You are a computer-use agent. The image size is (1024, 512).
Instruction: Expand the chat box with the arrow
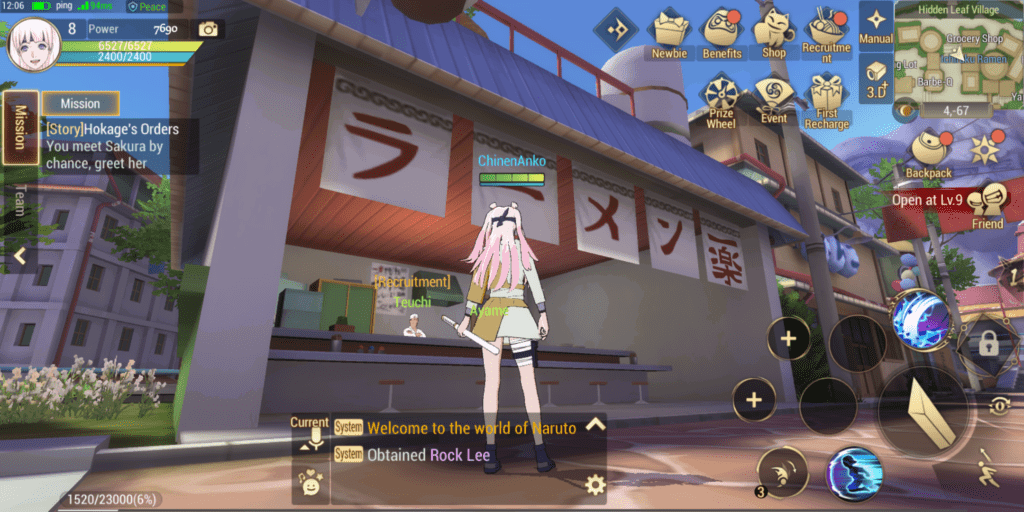coord(595,424)
